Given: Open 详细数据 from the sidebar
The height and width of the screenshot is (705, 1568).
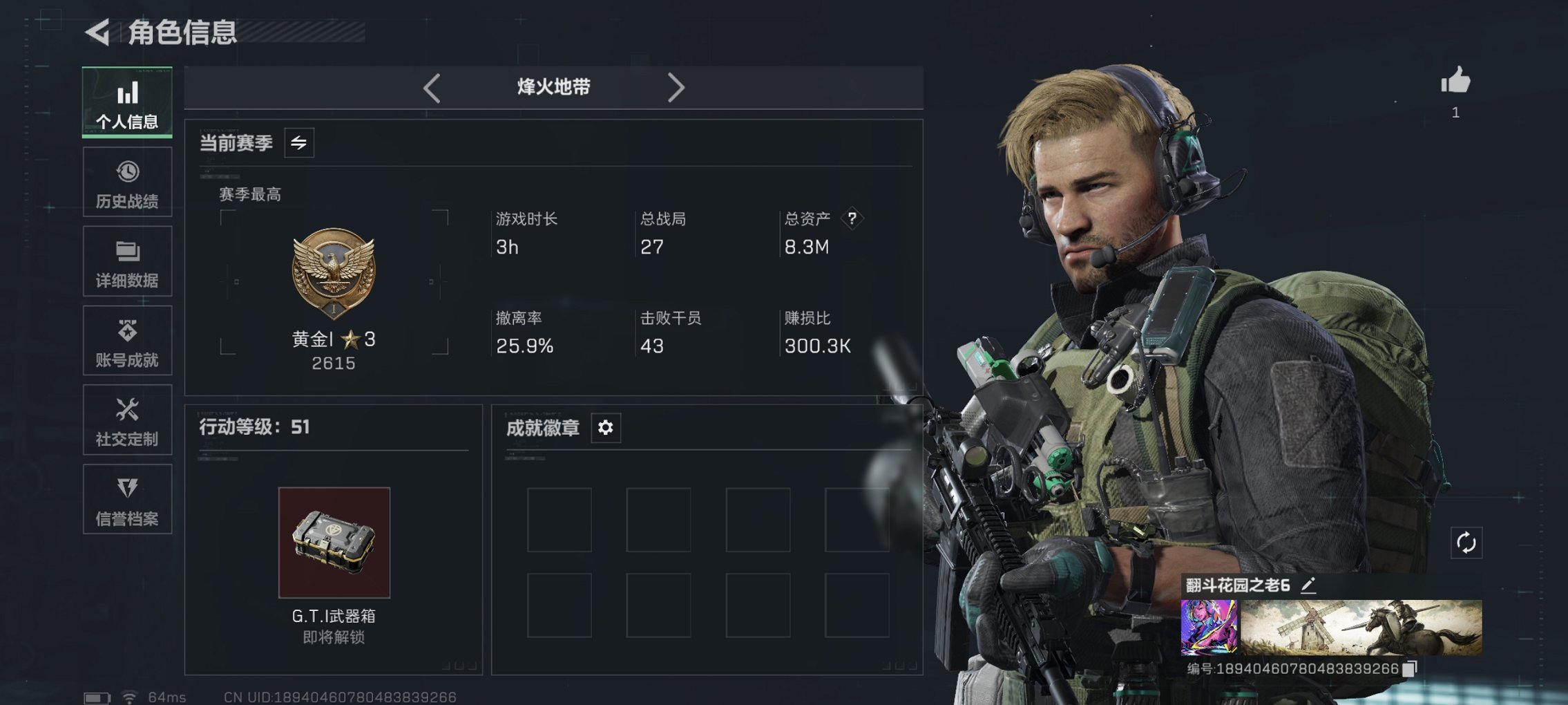Looking at the screenshot, I should [x=127, y=261].
